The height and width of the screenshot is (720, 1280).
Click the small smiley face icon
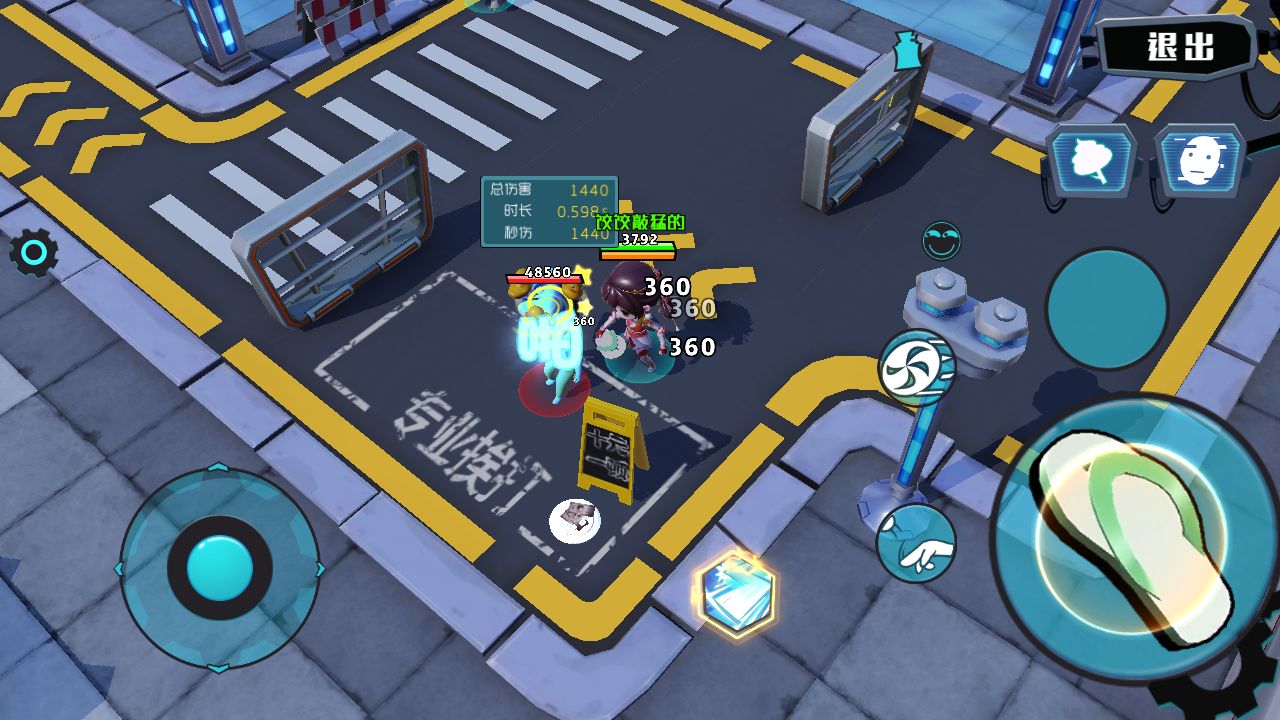pos(941,241)
